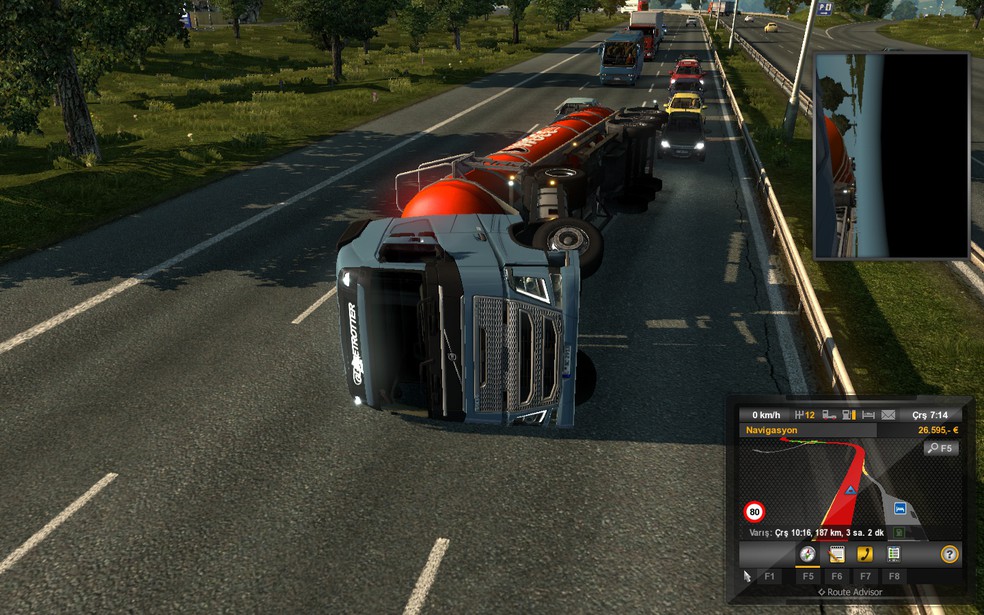Open the question mark help button
The height and width of the screenshot is (615, 984).
coord(949,554)
